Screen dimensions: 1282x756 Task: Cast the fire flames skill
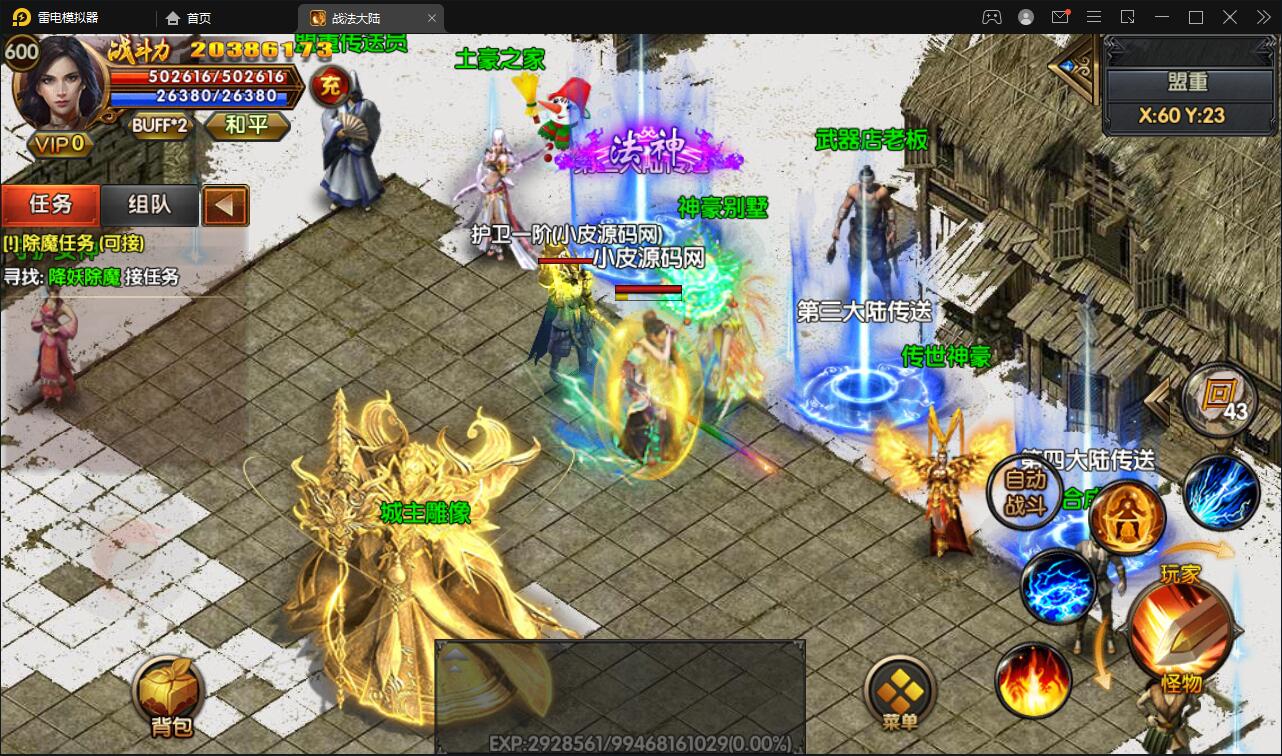click(x=1033, y=682)
